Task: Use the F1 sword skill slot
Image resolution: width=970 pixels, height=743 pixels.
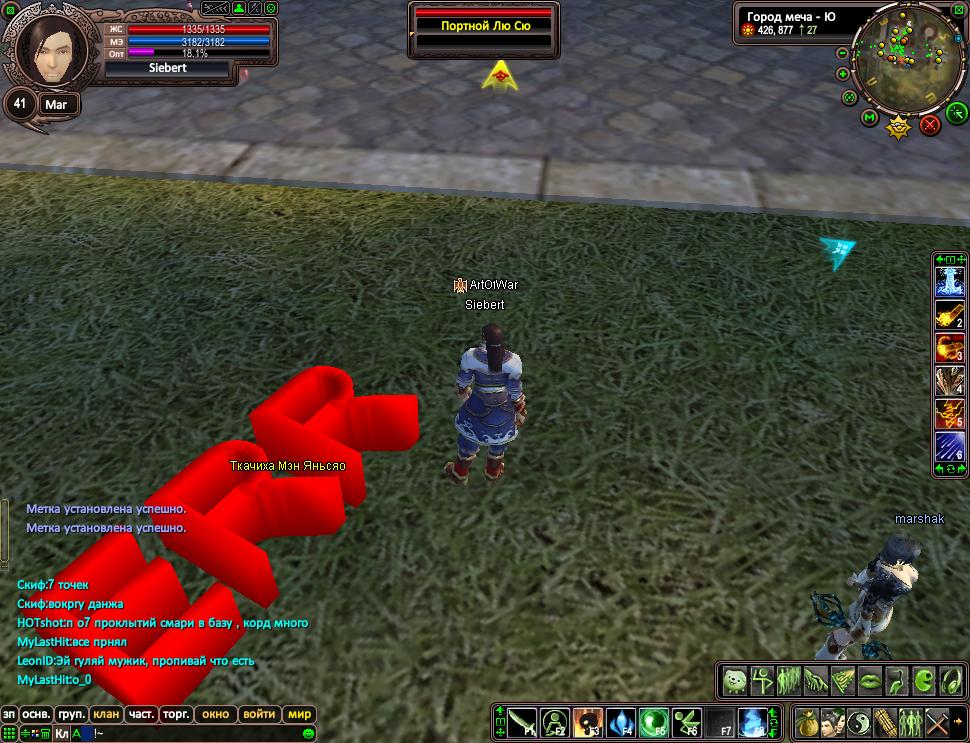Action: coord(522,721)
